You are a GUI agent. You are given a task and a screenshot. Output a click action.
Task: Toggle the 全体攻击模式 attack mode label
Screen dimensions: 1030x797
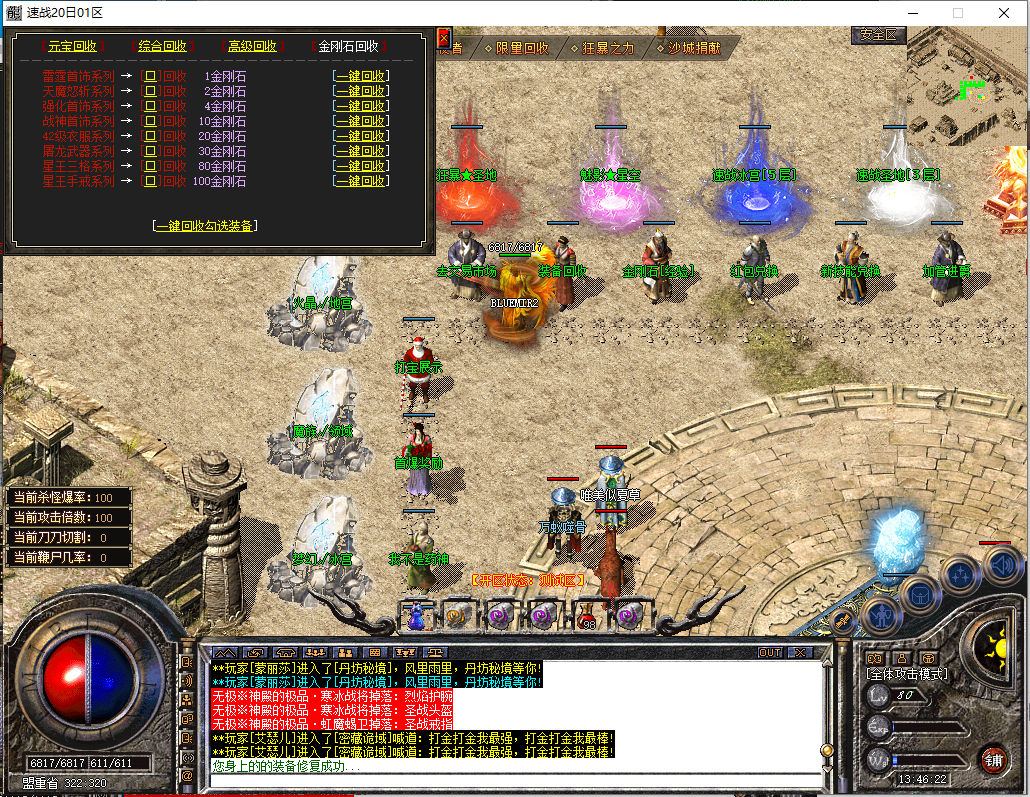click(907, 674)
